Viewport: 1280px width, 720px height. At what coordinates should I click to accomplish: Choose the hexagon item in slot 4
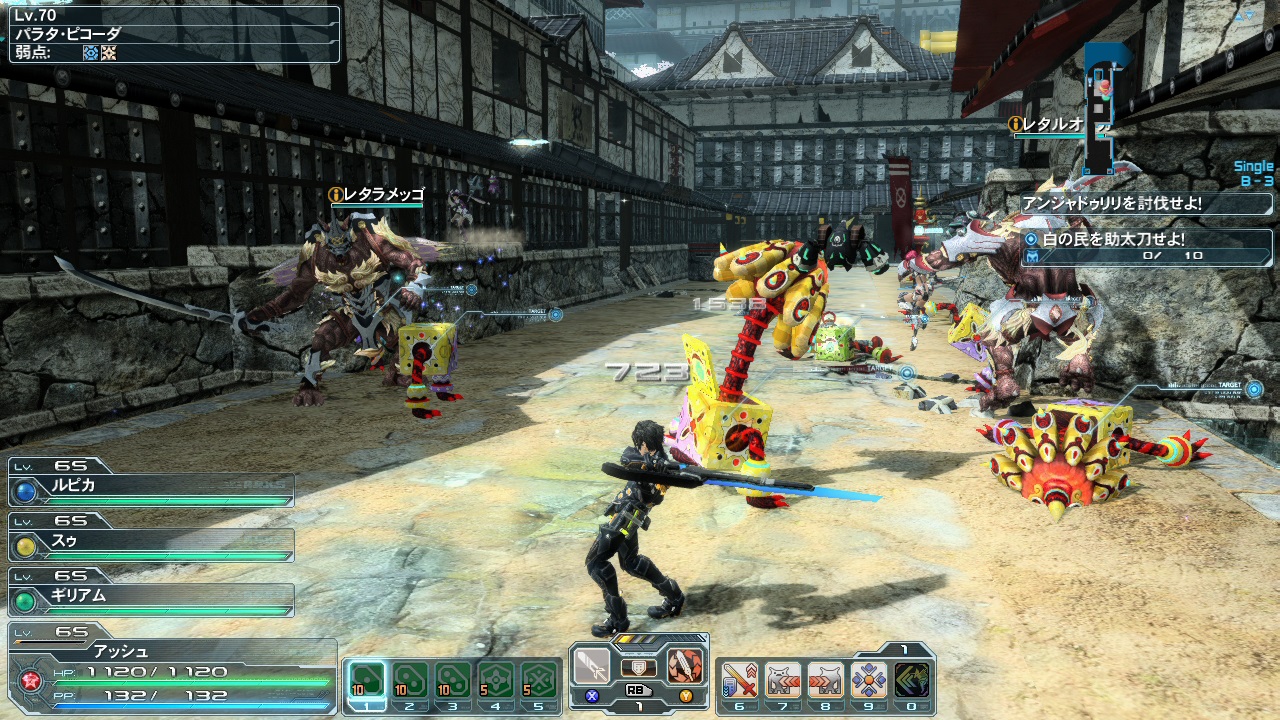pos(496,680)
